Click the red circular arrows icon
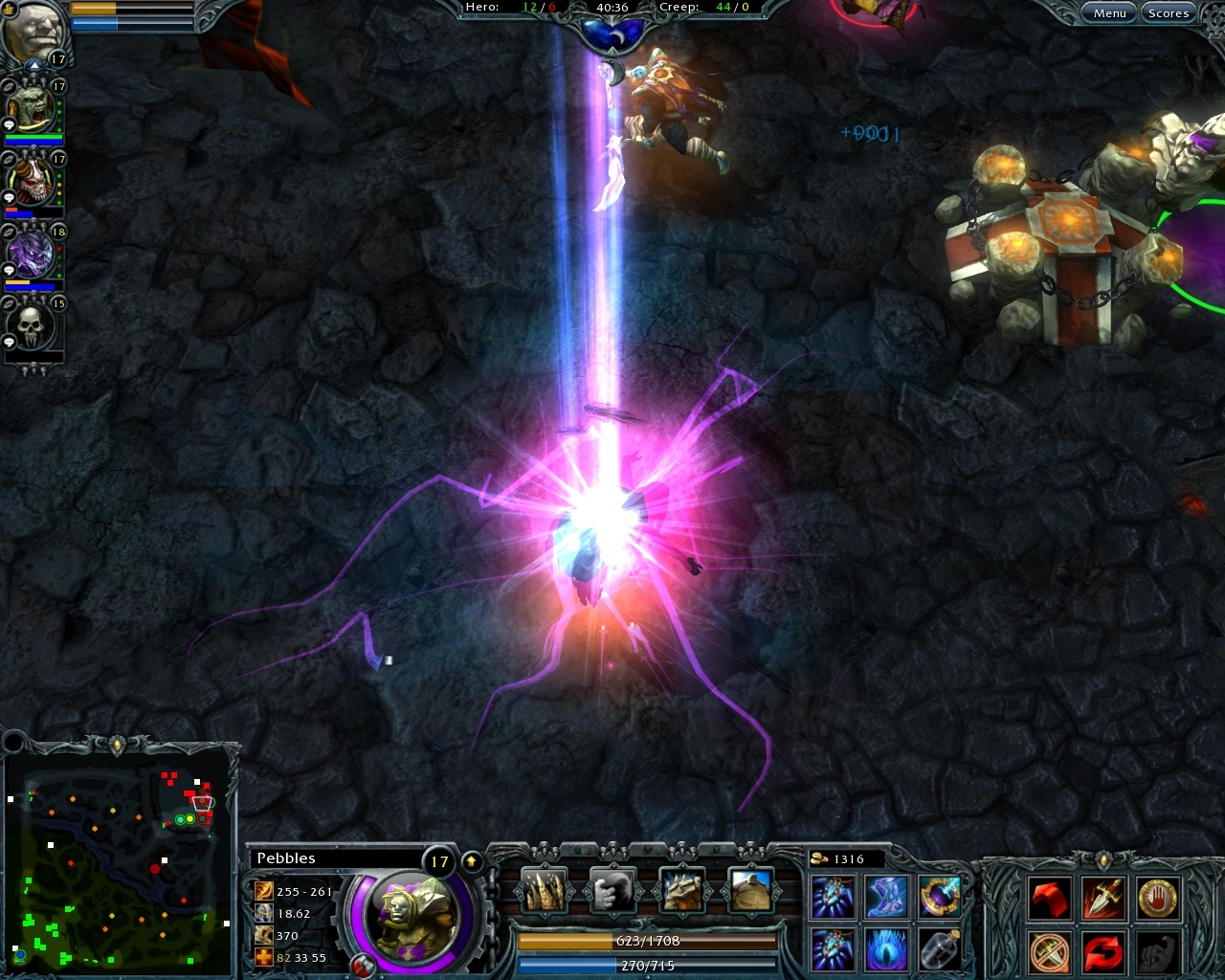Image resolution: width=1225 pixels, height=980 pixels. tap(1104, 953)
